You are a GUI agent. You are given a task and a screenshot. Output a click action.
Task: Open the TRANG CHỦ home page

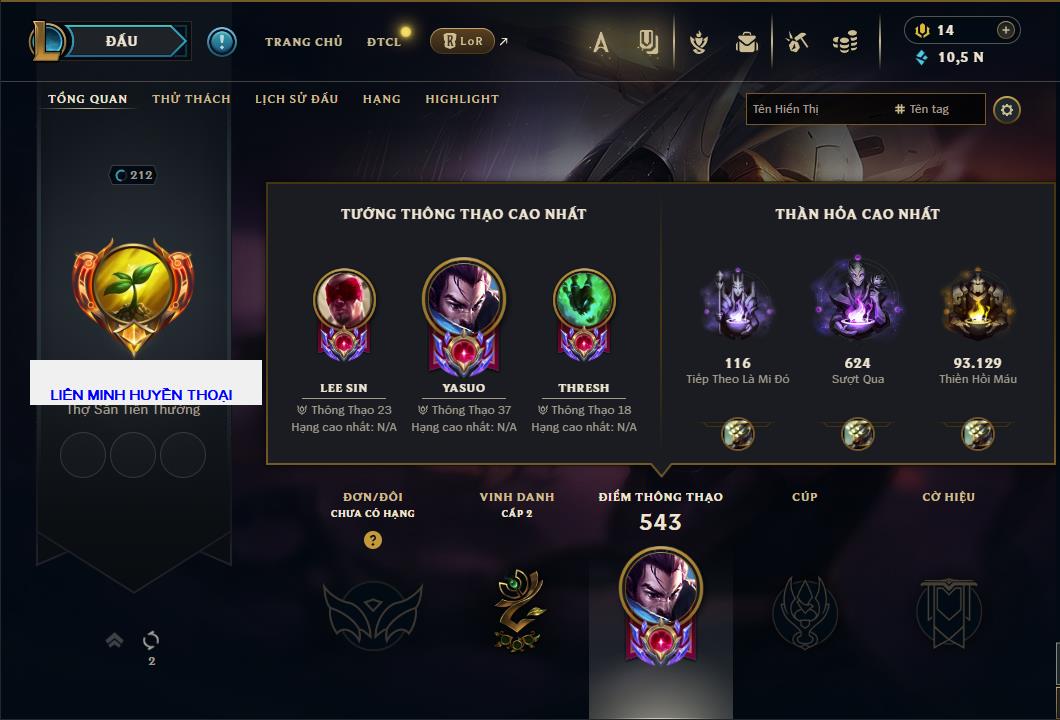click(303, 42)
